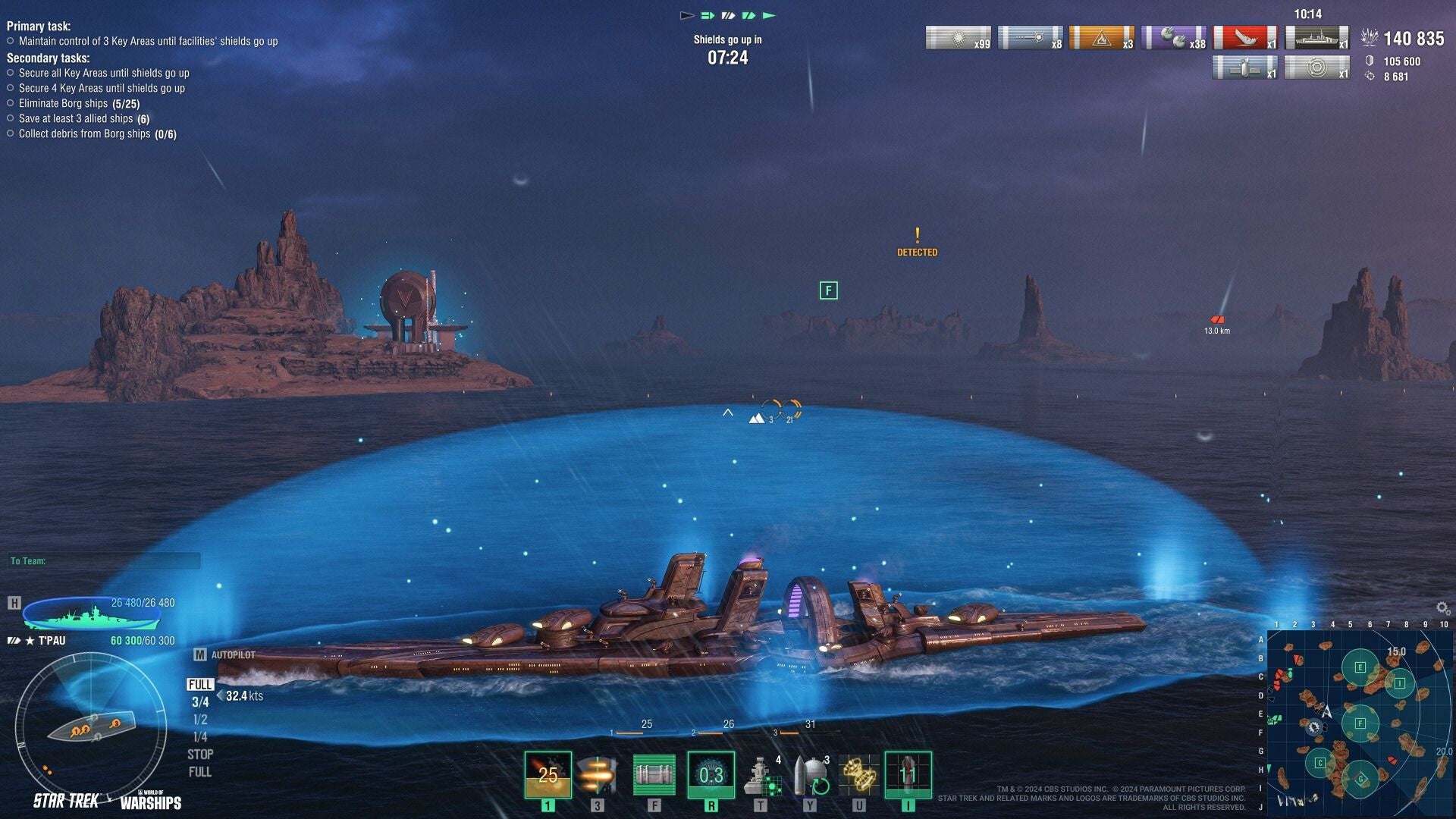
Task: Open the minimap settings gear
Action: tap(1442, 608)
